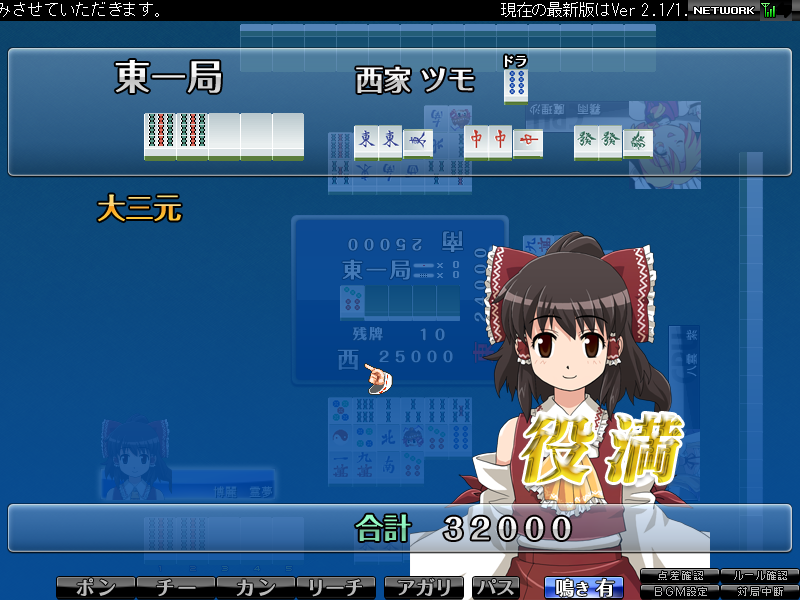This screenshot has width=800, height=600.
Task: Click 対局中断 to suspend the match
Action: coord(761,592)
